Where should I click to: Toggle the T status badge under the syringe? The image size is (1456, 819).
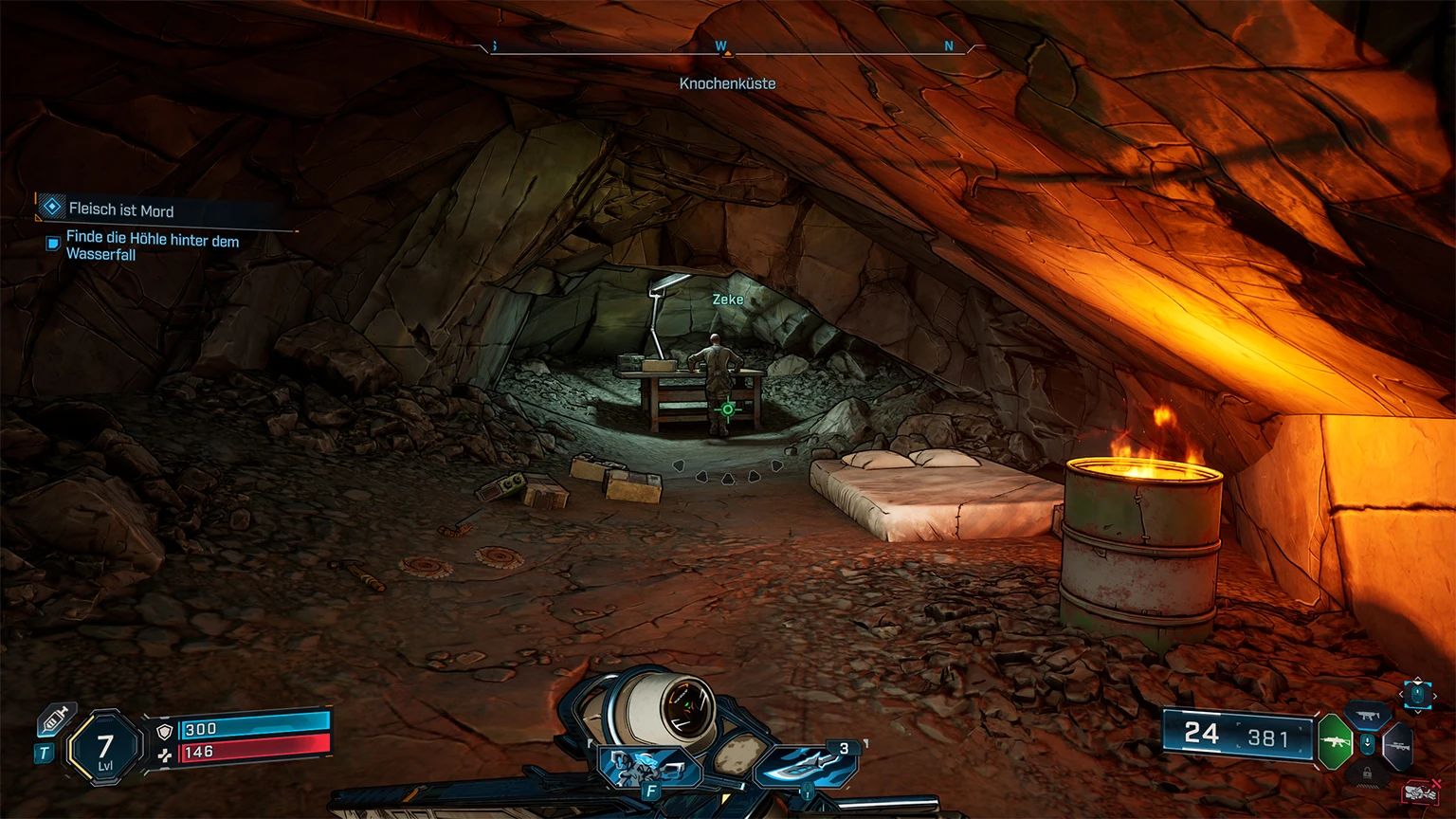tap(45, 752)
